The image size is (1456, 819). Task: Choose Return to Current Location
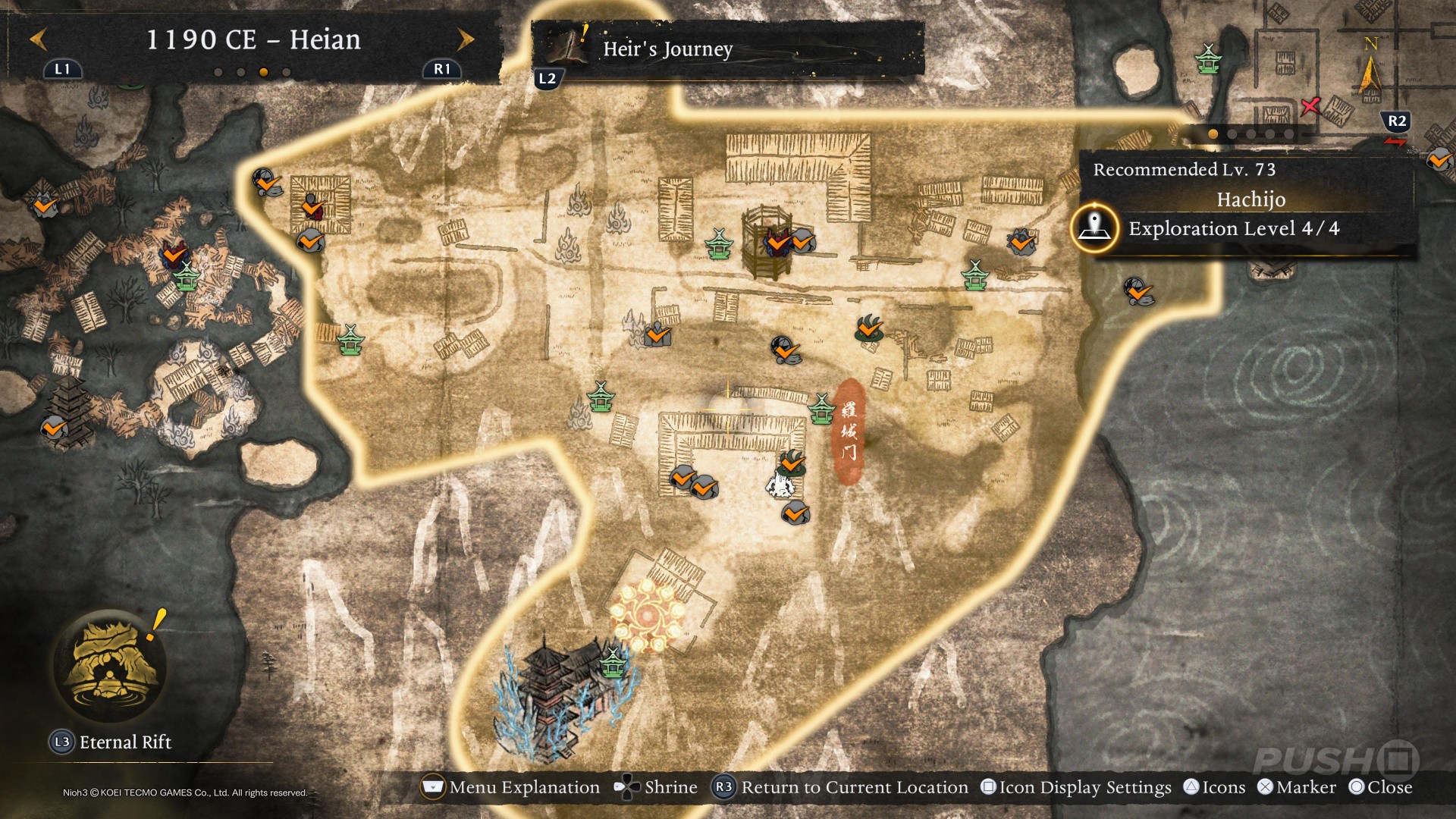pos(841,787)
